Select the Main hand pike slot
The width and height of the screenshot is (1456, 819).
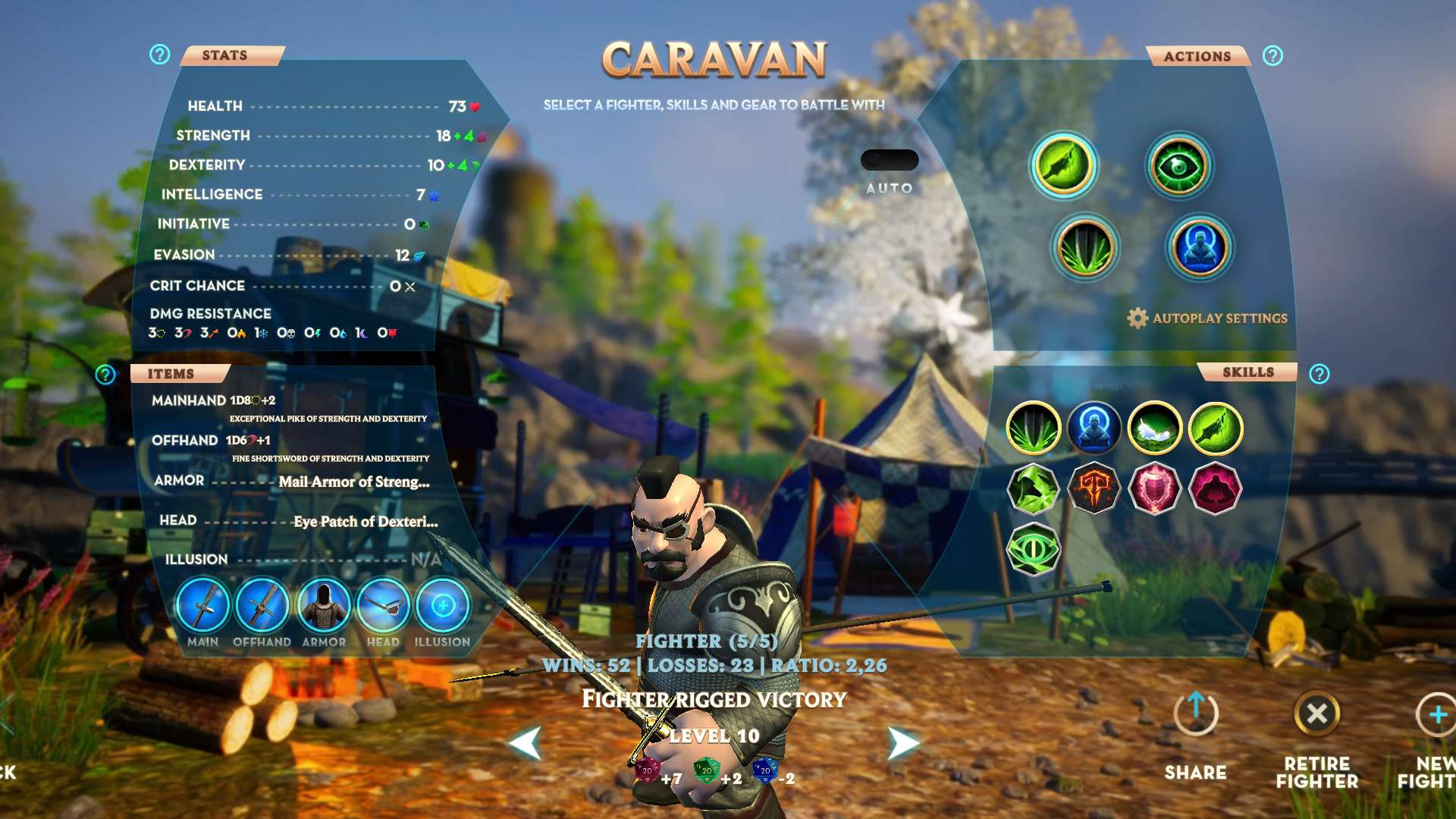coord(202,605)
